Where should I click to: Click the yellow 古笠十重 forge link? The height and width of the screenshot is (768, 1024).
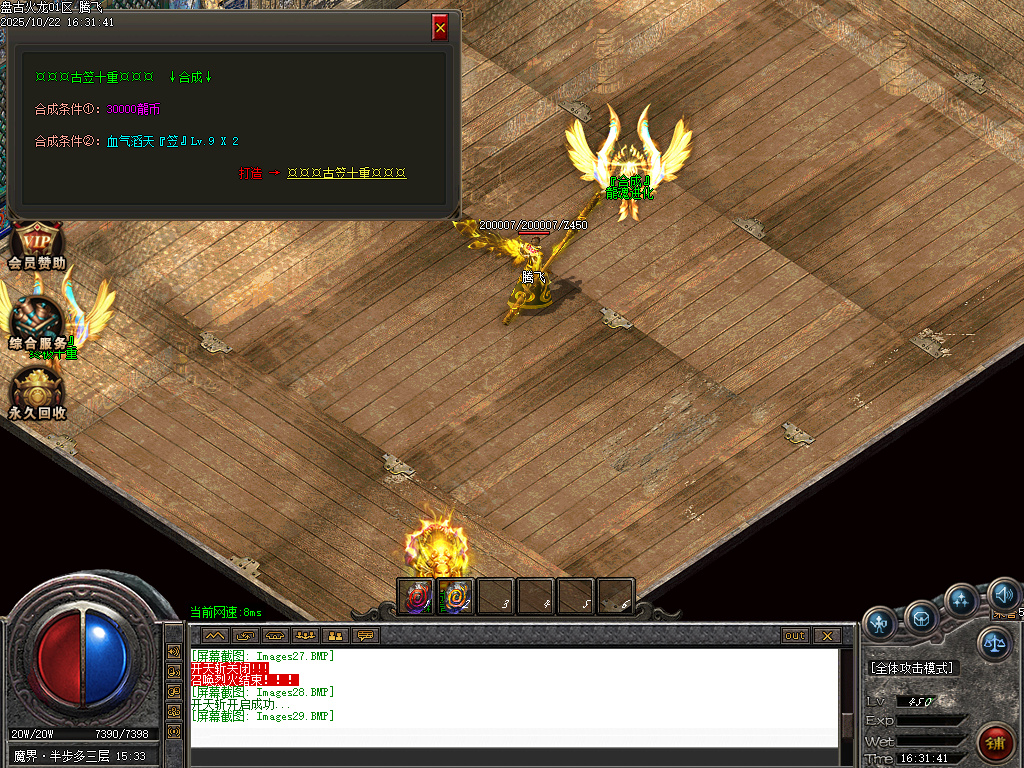[x=346, y=173]
